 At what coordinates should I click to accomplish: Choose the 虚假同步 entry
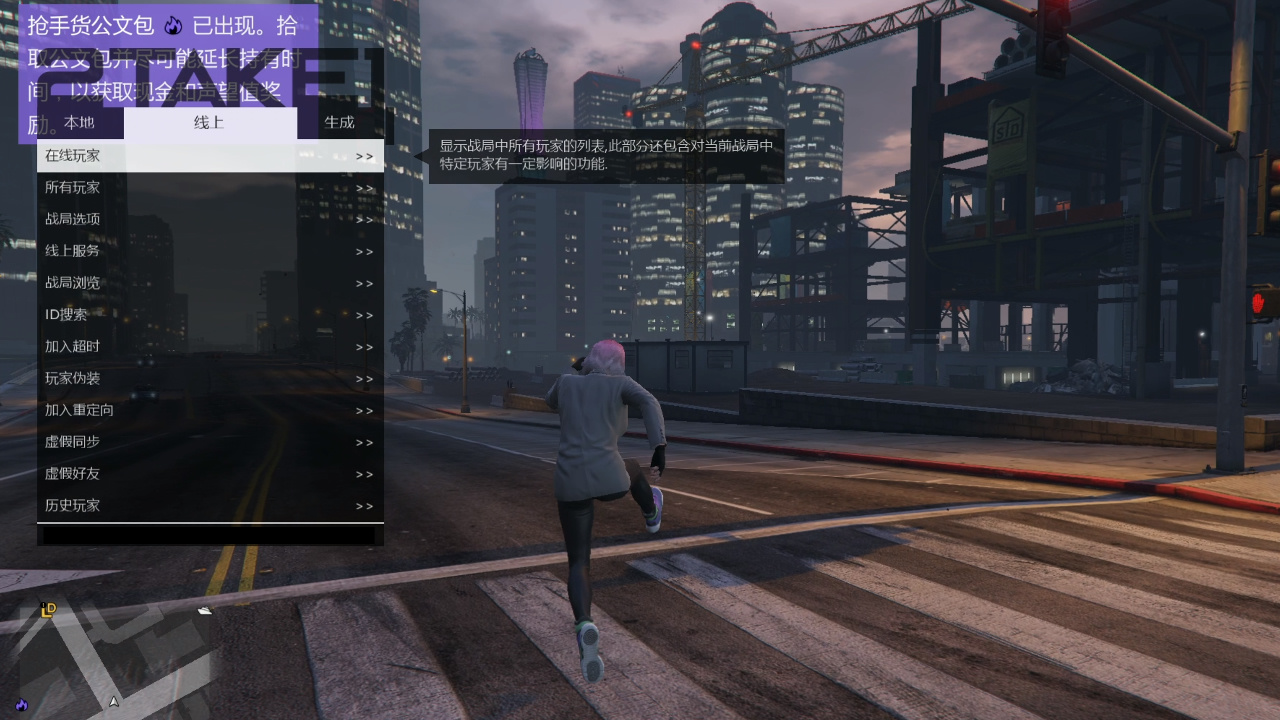pos(210,442)
